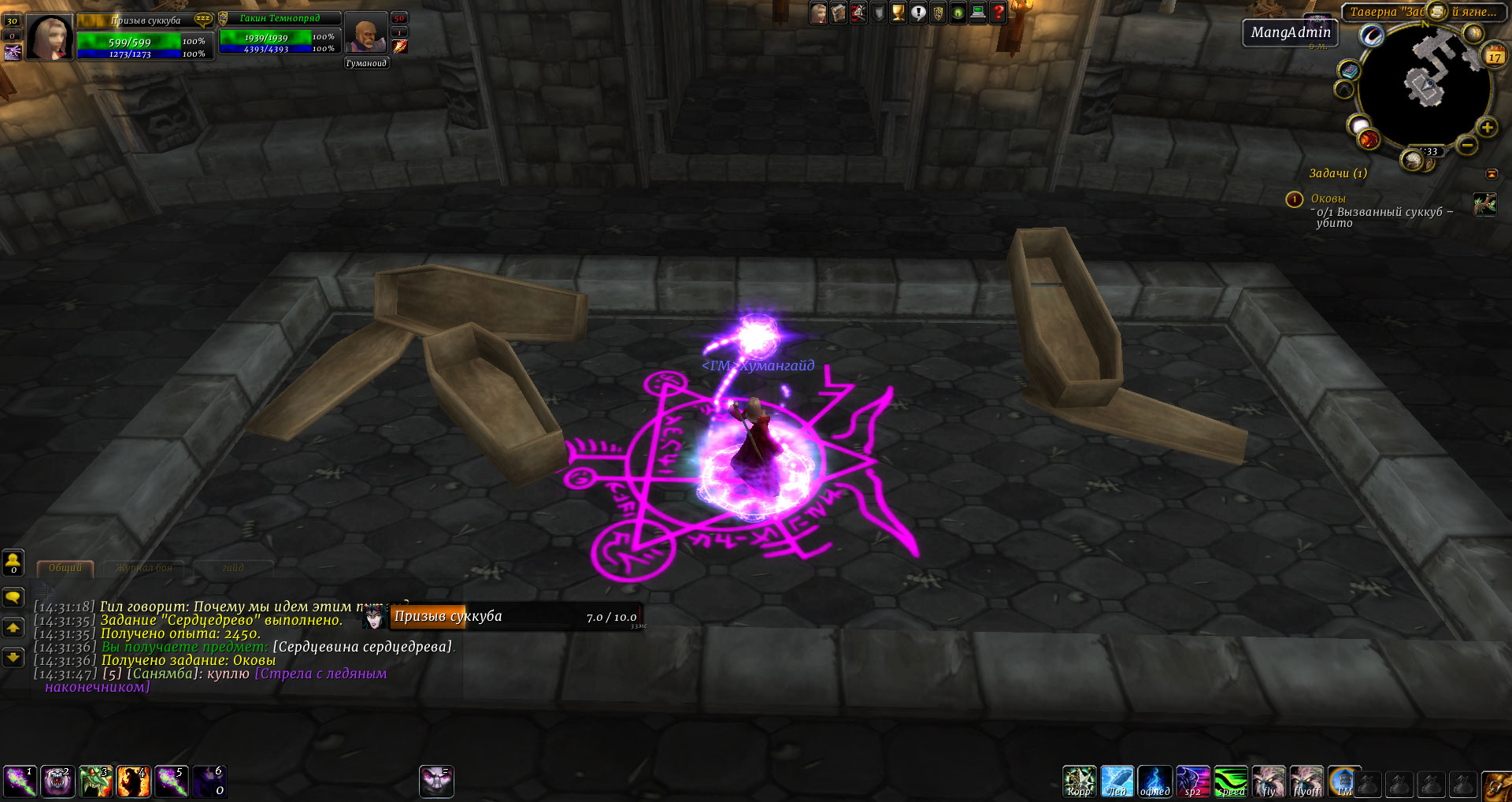Switch to the Общий chat tab

pyautogui.click(x=65, y=568)
